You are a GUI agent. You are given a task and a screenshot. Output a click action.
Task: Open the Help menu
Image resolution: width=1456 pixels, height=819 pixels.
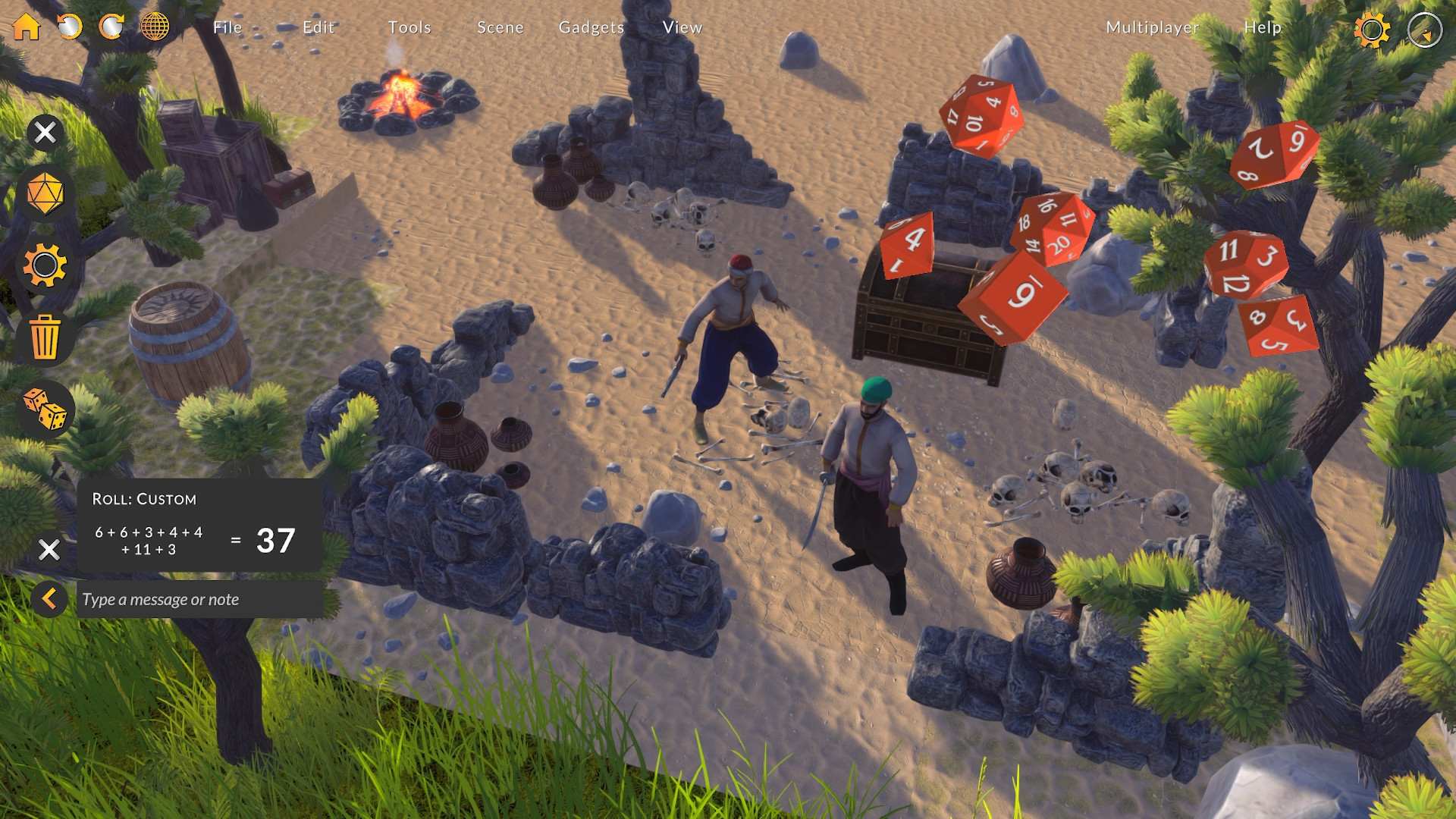pyautogui.click(x=1261, y=29)
